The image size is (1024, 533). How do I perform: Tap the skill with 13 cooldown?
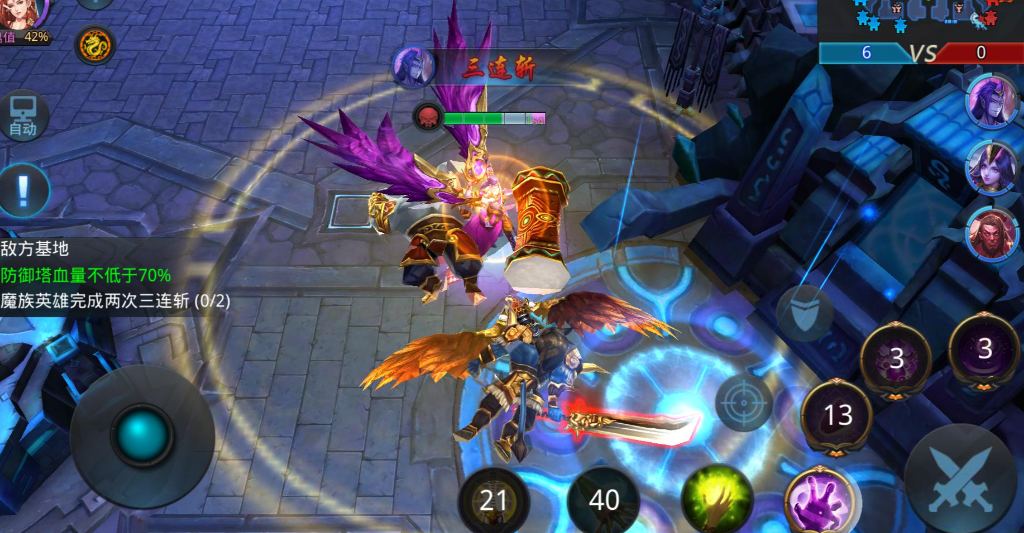pyautogui.click(x=837, y=414)
